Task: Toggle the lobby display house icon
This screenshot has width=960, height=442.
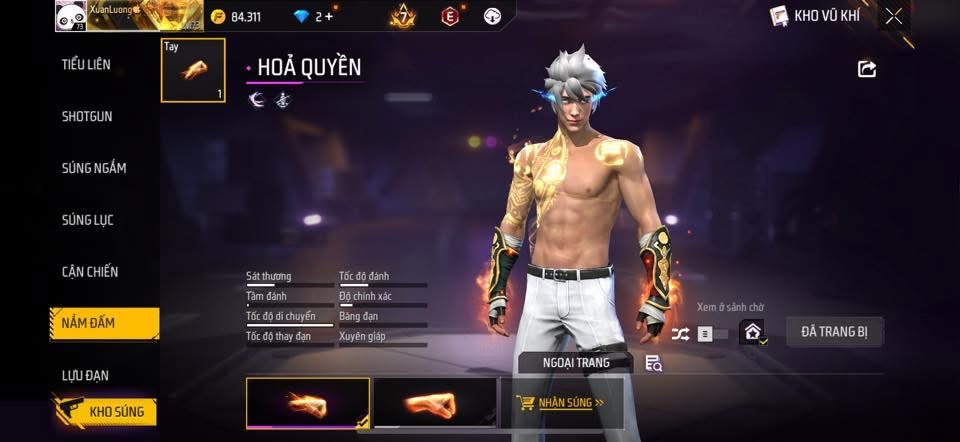Action: [752, 333]
